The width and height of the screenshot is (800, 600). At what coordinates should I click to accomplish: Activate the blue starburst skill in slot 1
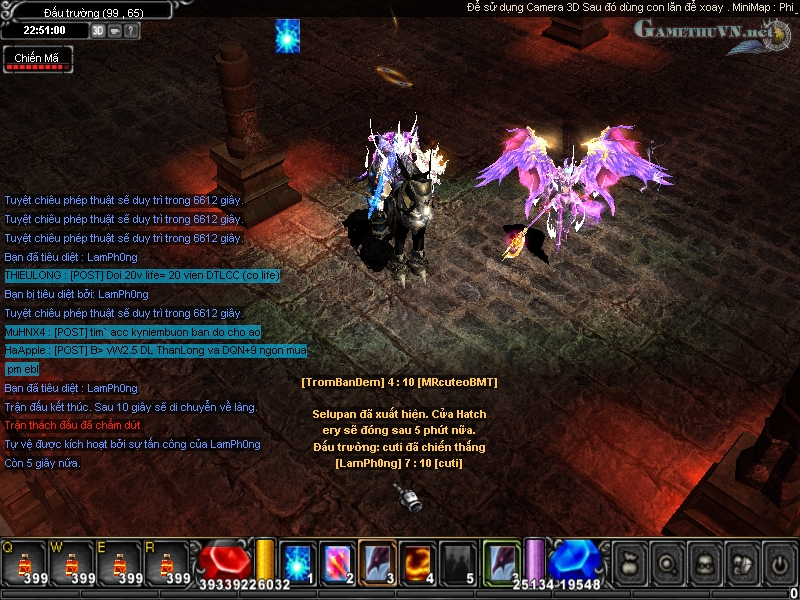[298, 561]
